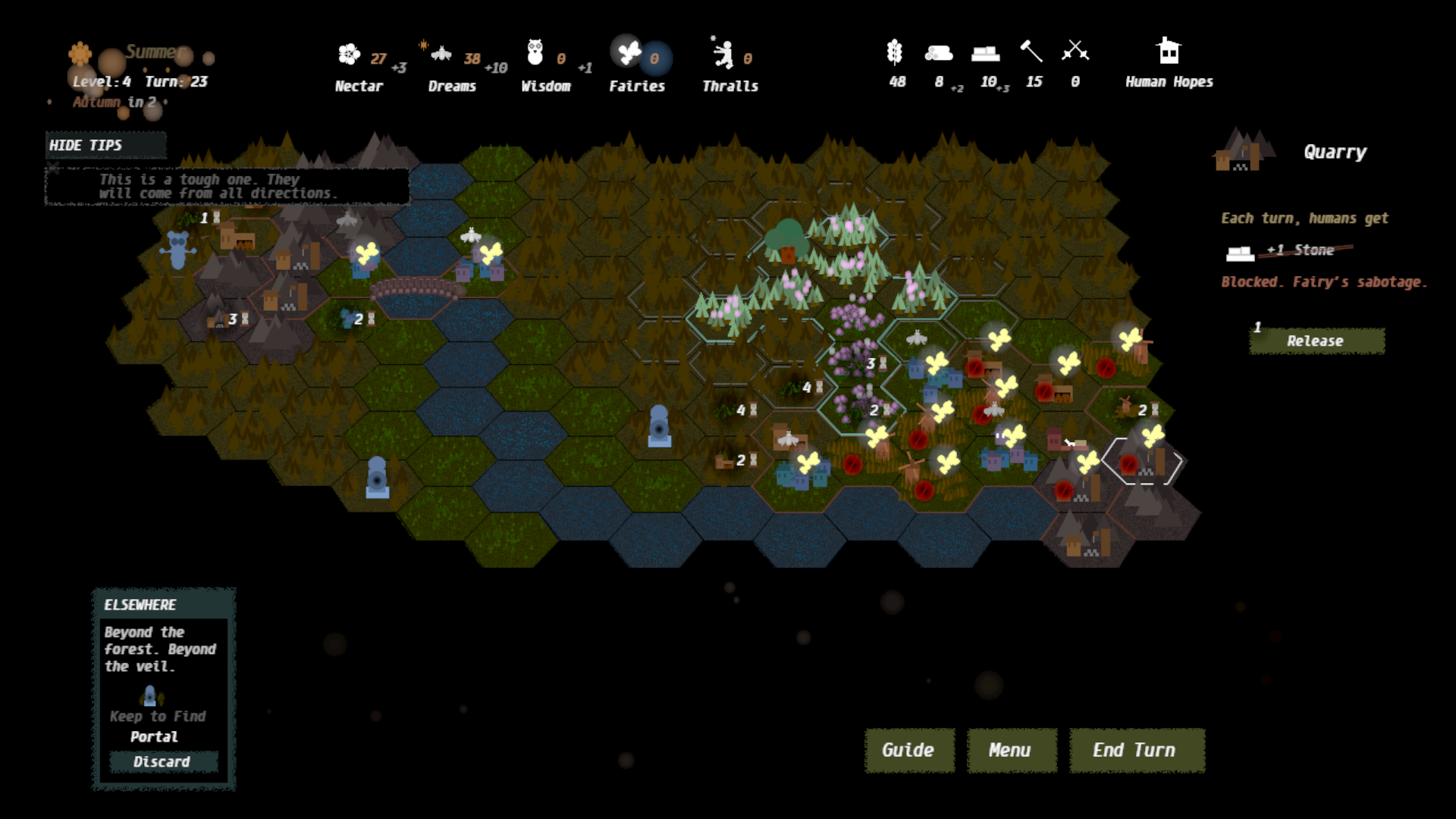The height and width of the screenshot is (819, 1456).
Task: Open the Menu
Action: [x=1011, y=750]
